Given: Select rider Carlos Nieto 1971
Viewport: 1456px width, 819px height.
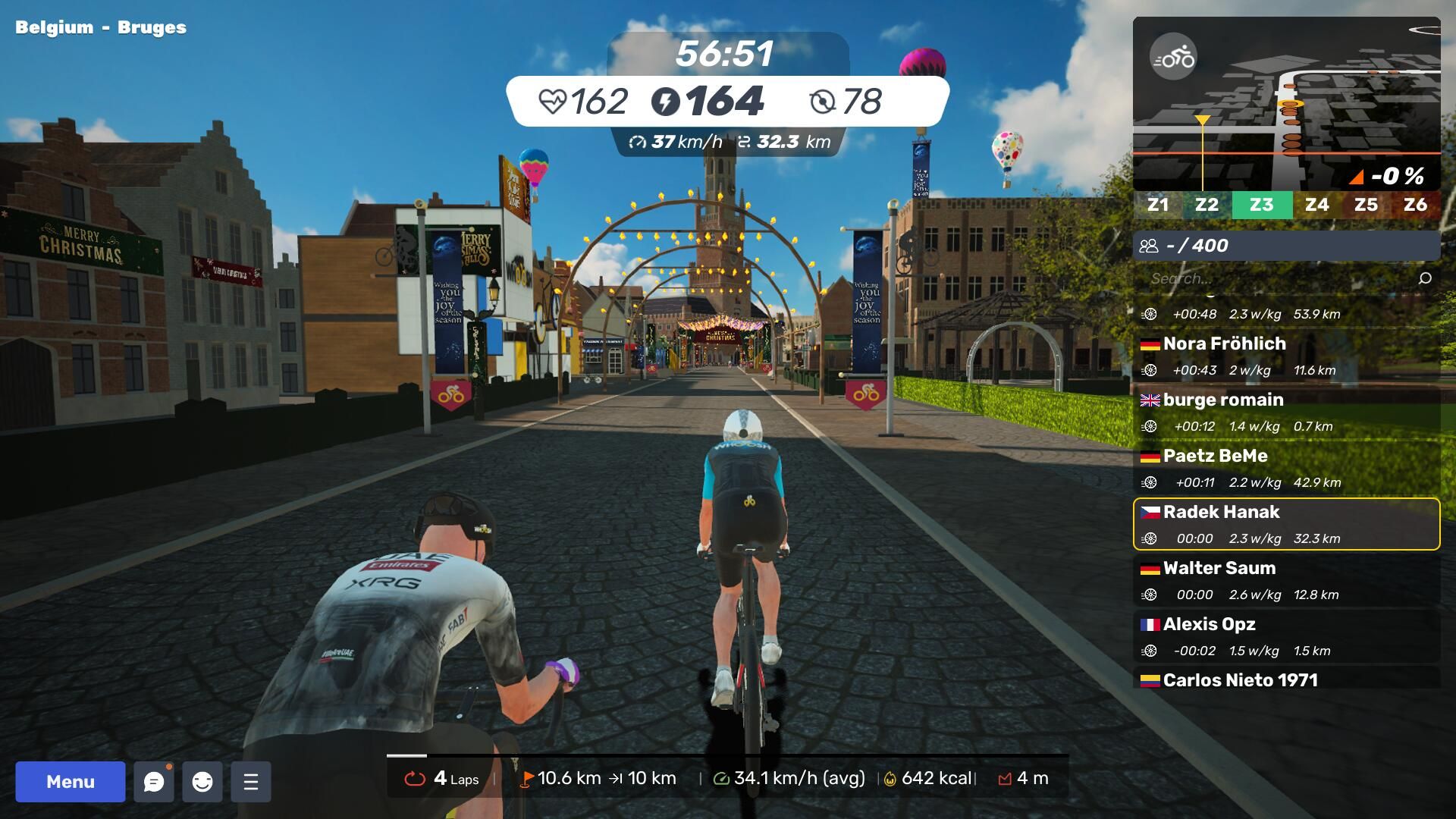Looking at the screenshot, I should click(x=1286, y=679).
